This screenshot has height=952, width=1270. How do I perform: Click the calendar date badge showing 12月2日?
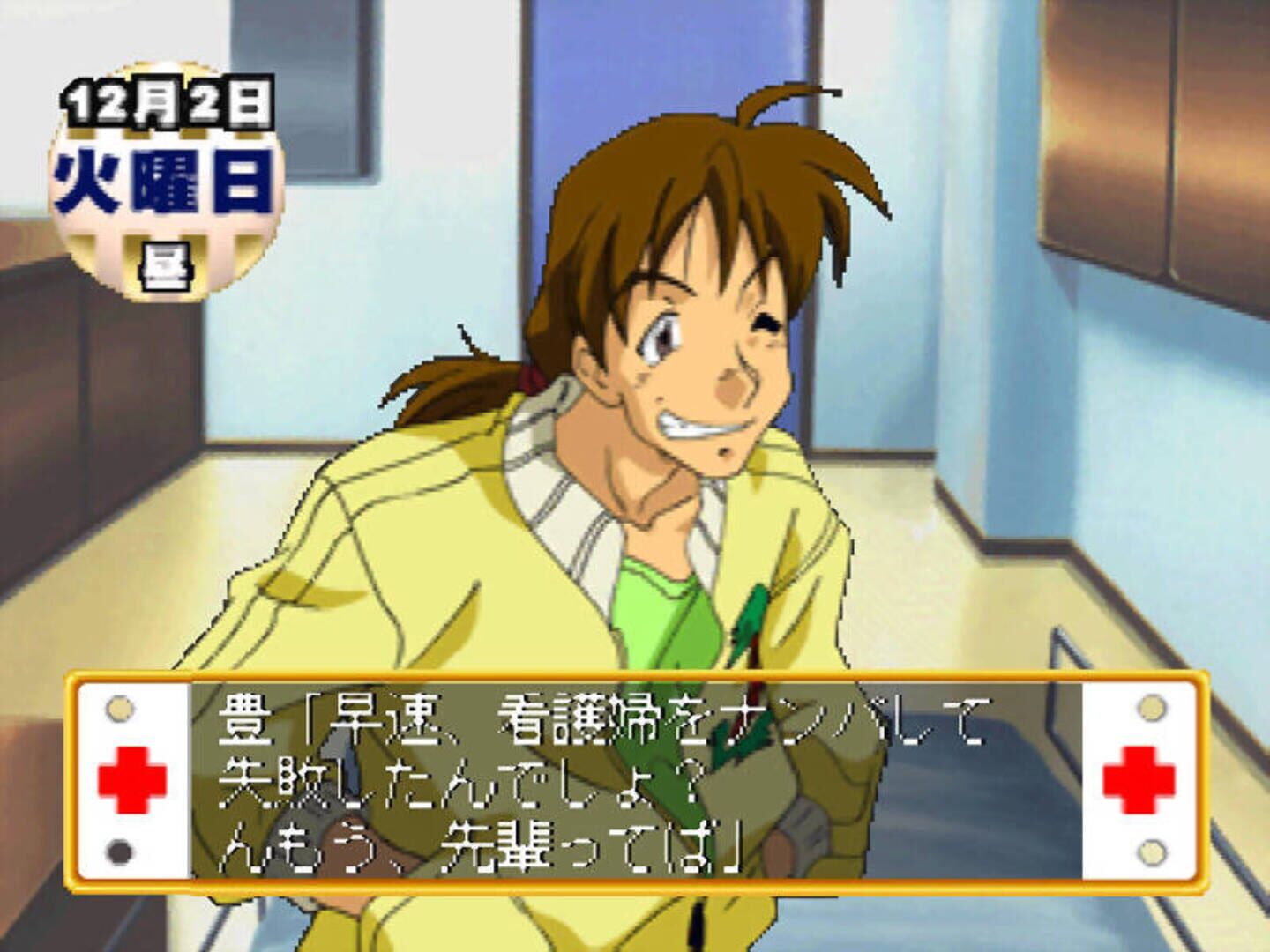[168, 101]
